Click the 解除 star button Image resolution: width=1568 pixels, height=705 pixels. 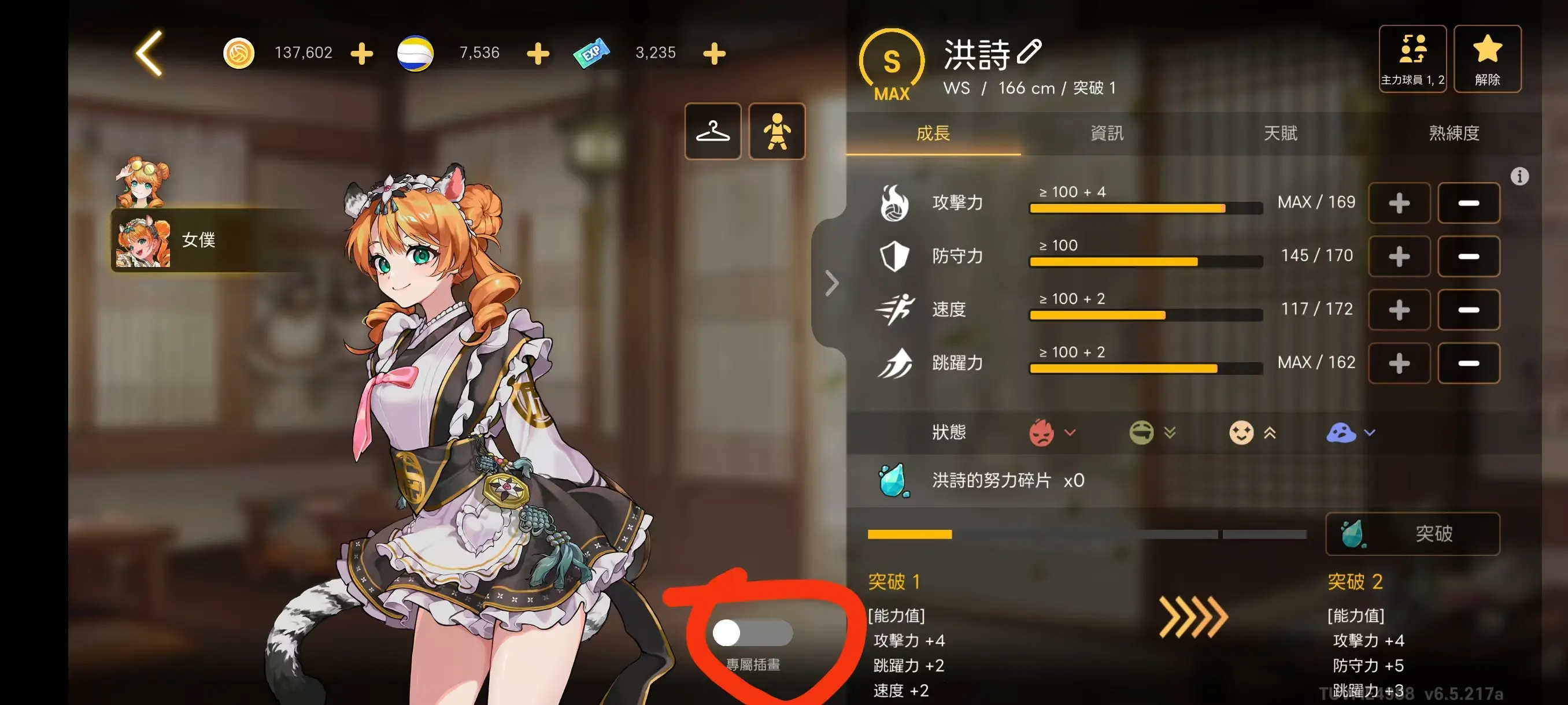(x=1486, y=58)
